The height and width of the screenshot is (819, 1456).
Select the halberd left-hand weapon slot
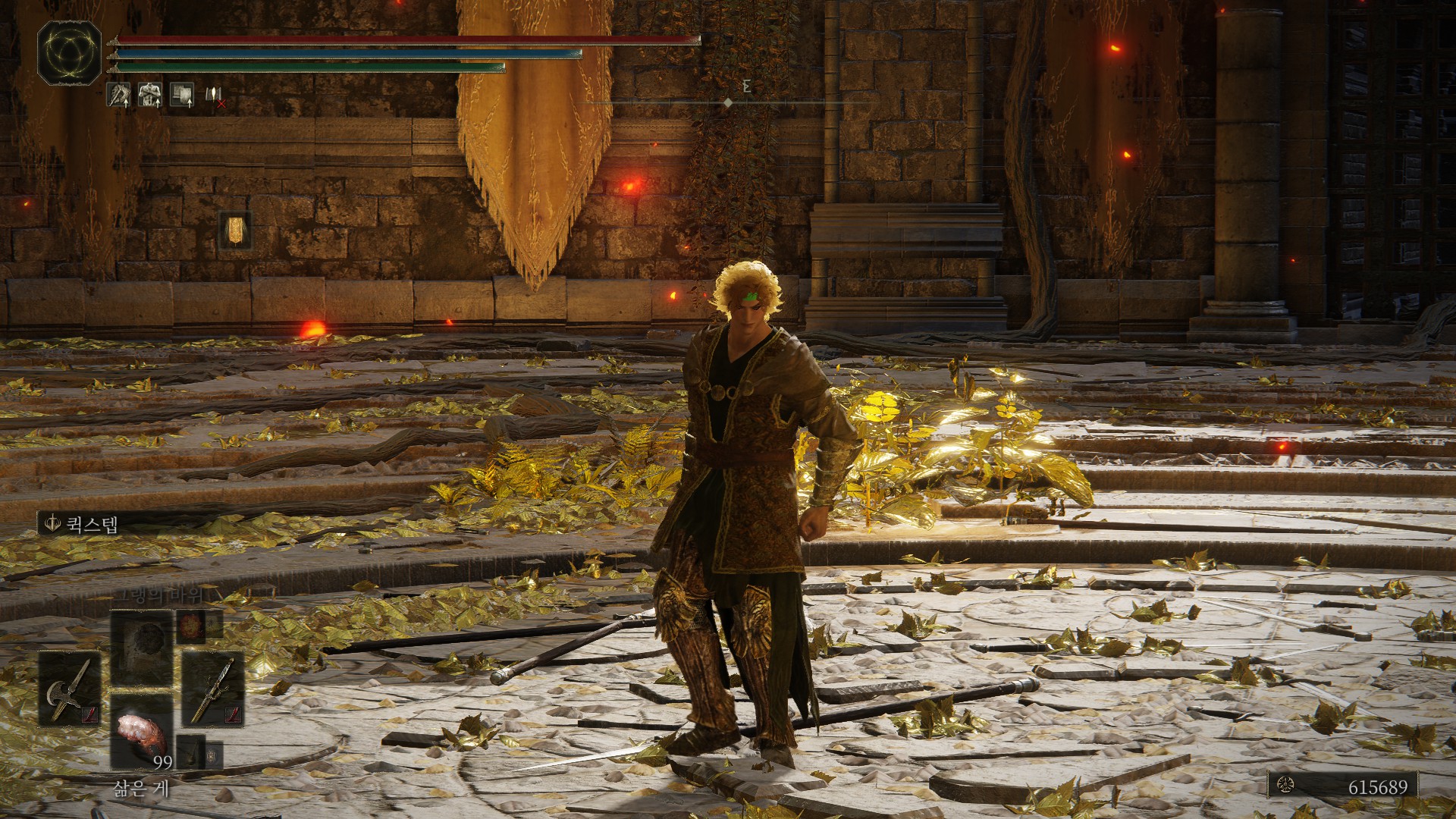(x=71, y=689)
